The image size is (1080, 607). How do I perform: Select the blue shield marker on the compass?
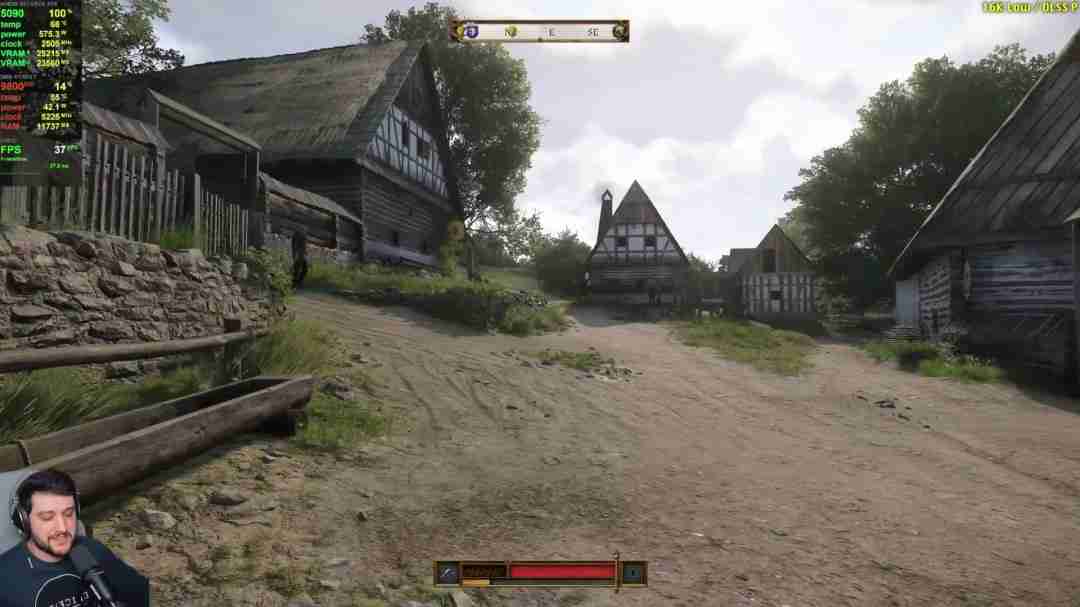(474, 32)
